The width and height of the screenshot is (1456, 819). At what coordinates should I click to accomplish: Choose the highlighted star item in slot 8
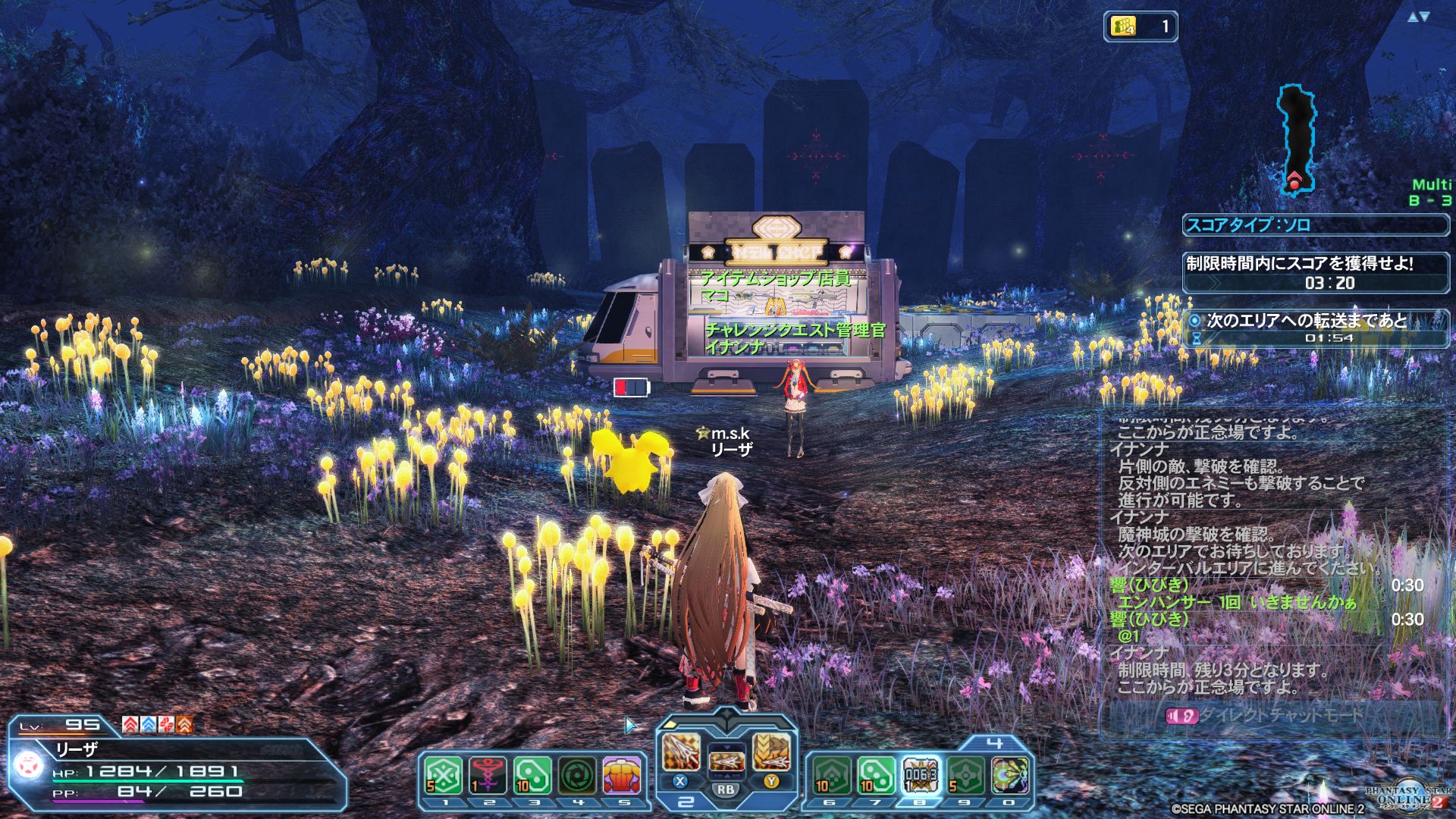tap(921, 776)
